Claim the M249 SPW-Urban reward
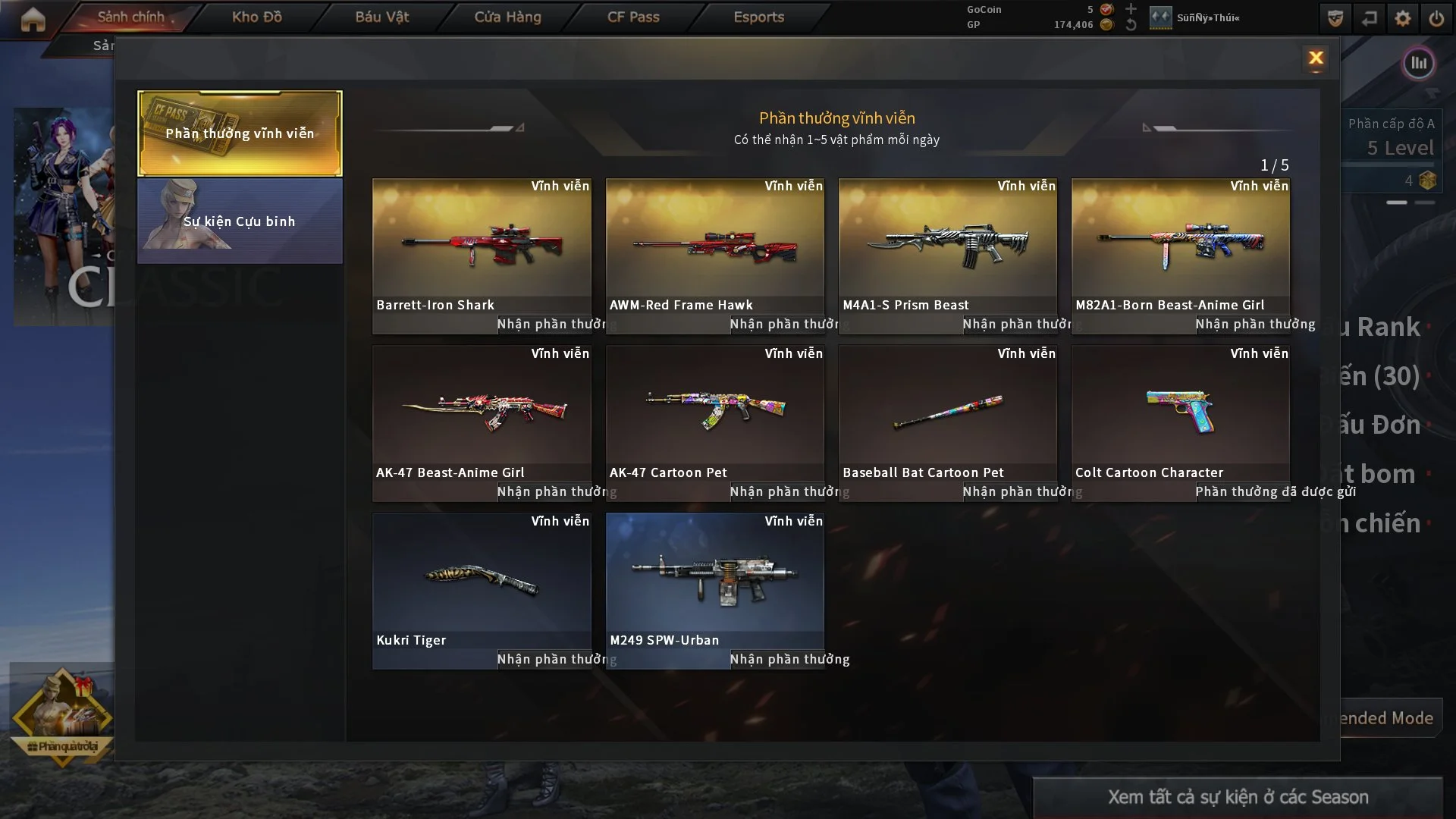 (784, 660)
